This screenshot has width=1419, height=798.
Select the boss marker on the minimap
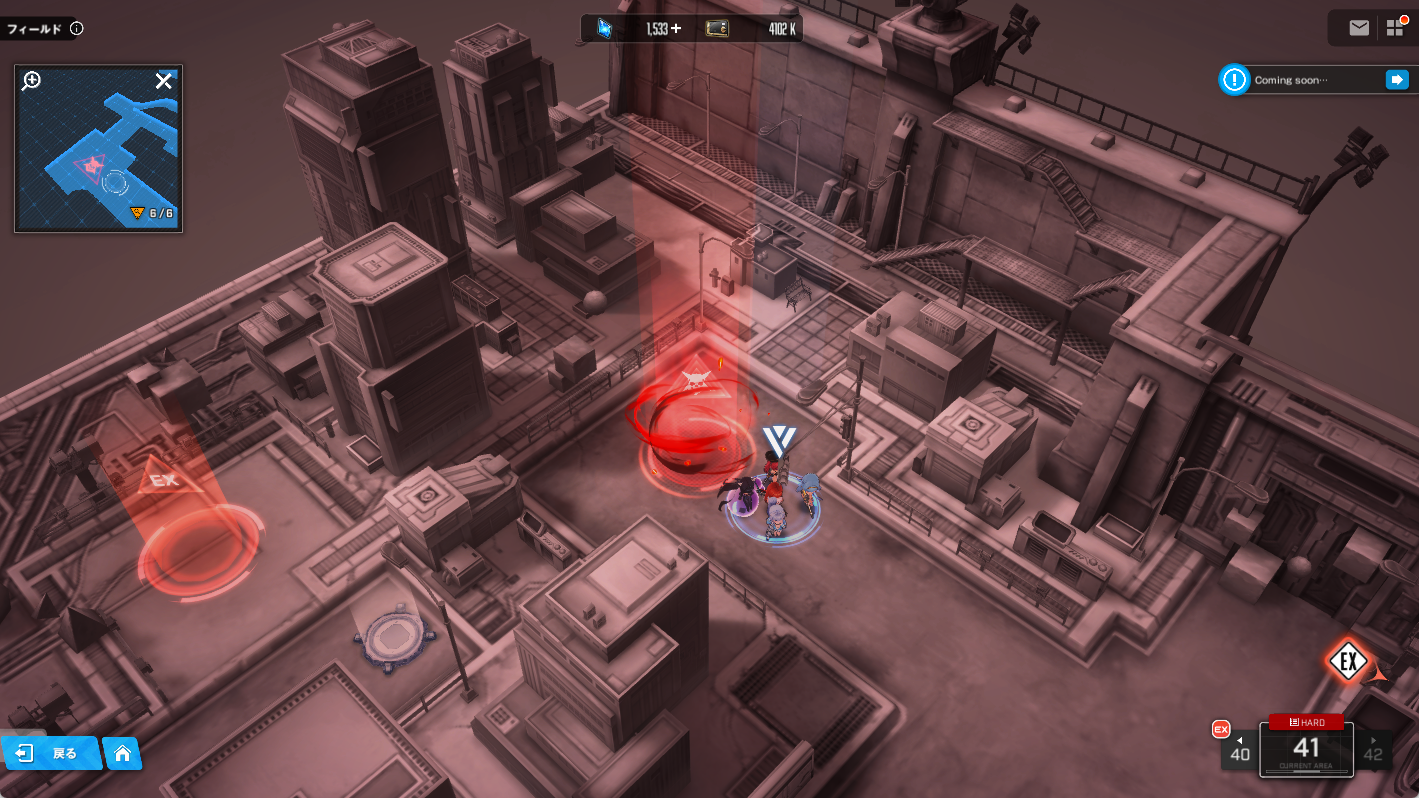[x=93, y=164]
